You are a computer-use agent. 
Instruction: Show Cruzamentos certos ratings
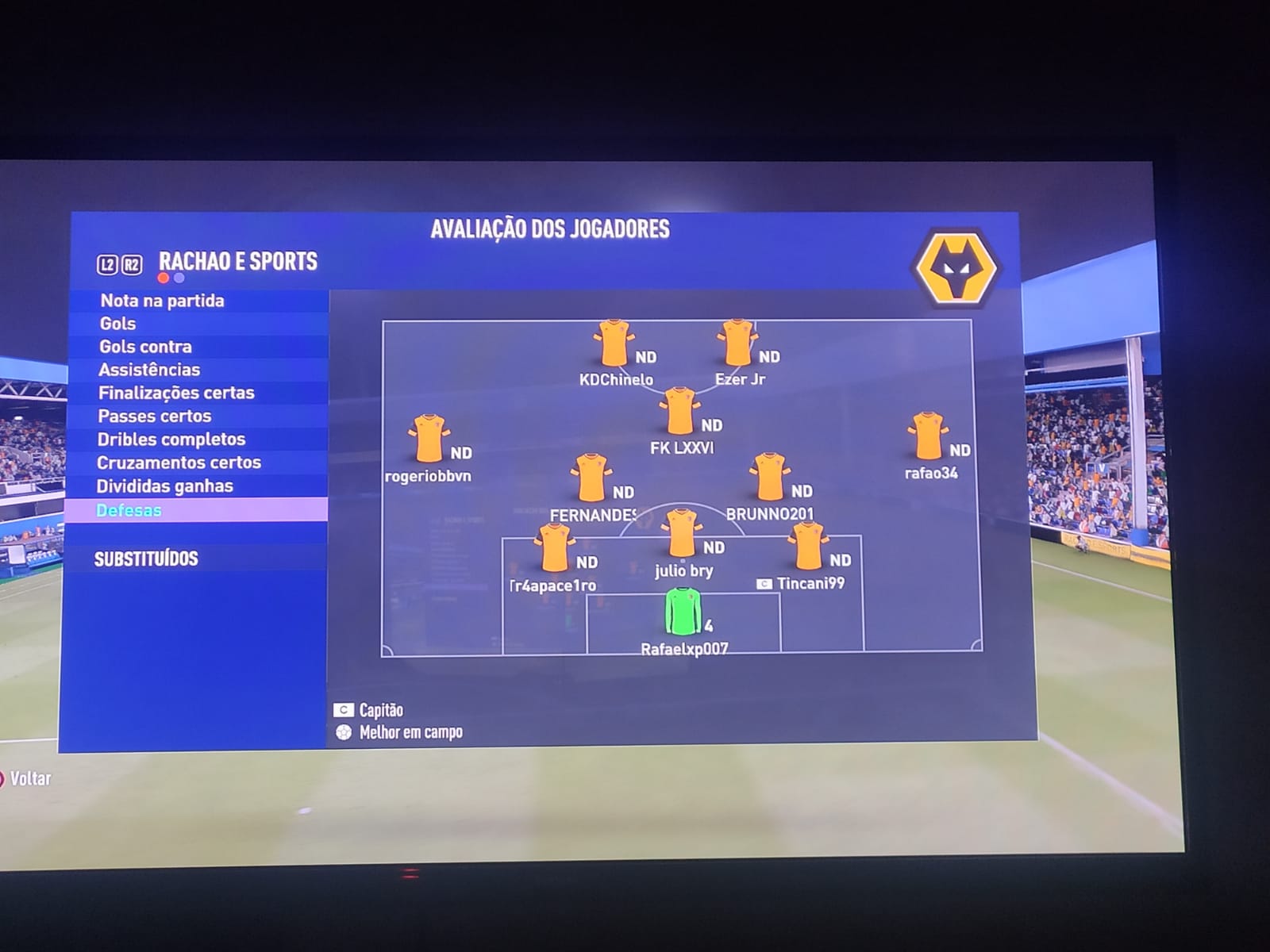click(179, 463)
